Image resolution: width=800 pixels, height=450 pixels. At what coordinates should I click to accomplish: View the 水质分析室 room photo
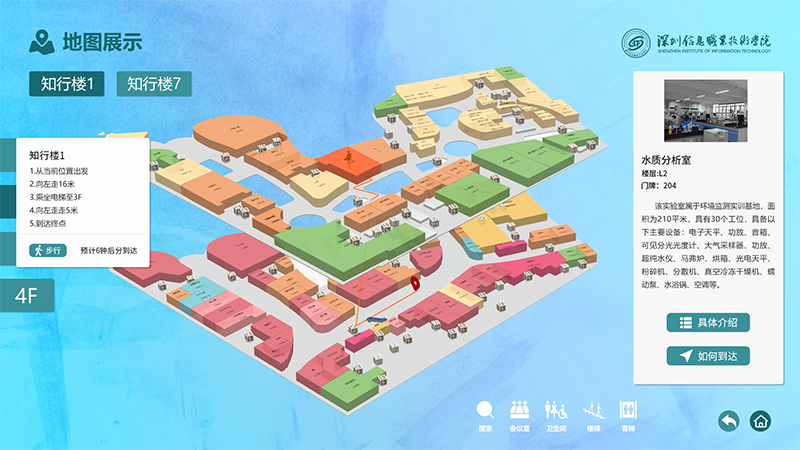tap(705, 111)
